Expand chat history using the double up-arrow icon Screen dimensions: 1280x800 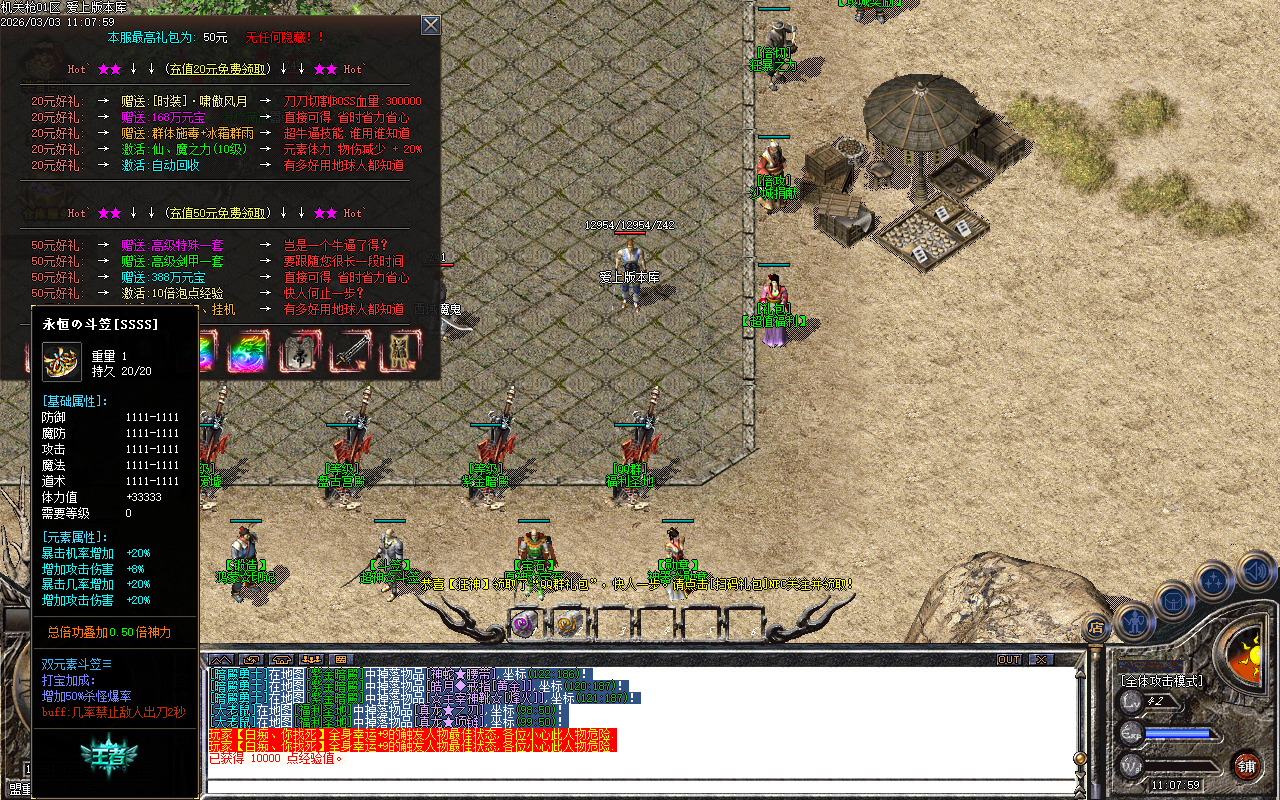(x=222, y=659)
